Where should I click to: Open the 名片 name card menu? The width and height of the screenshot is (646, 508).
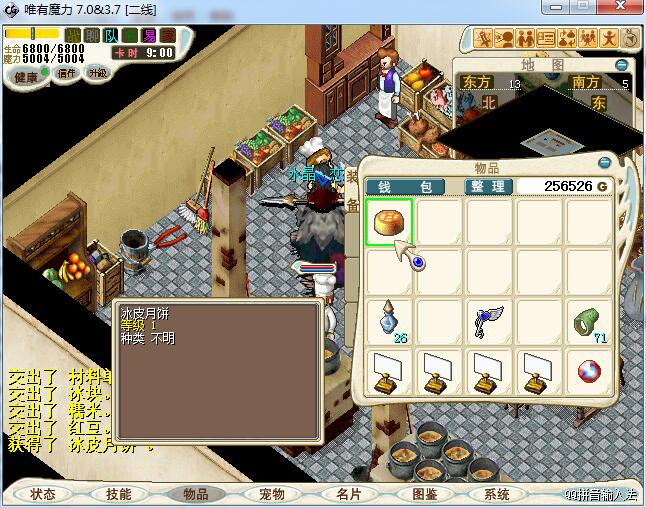pyautogui.click(x=347, y=494)
